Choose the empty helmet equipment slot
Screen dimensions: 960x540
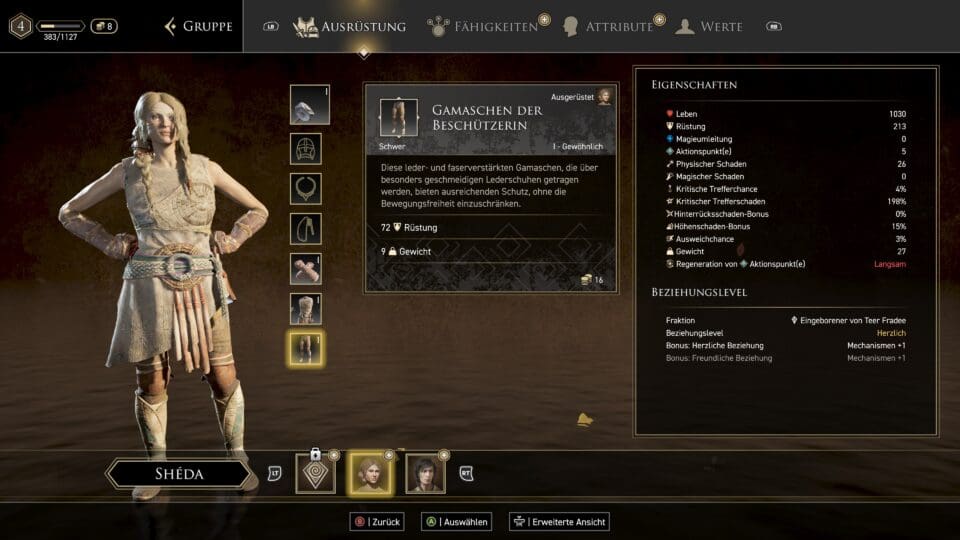[306, 148]
